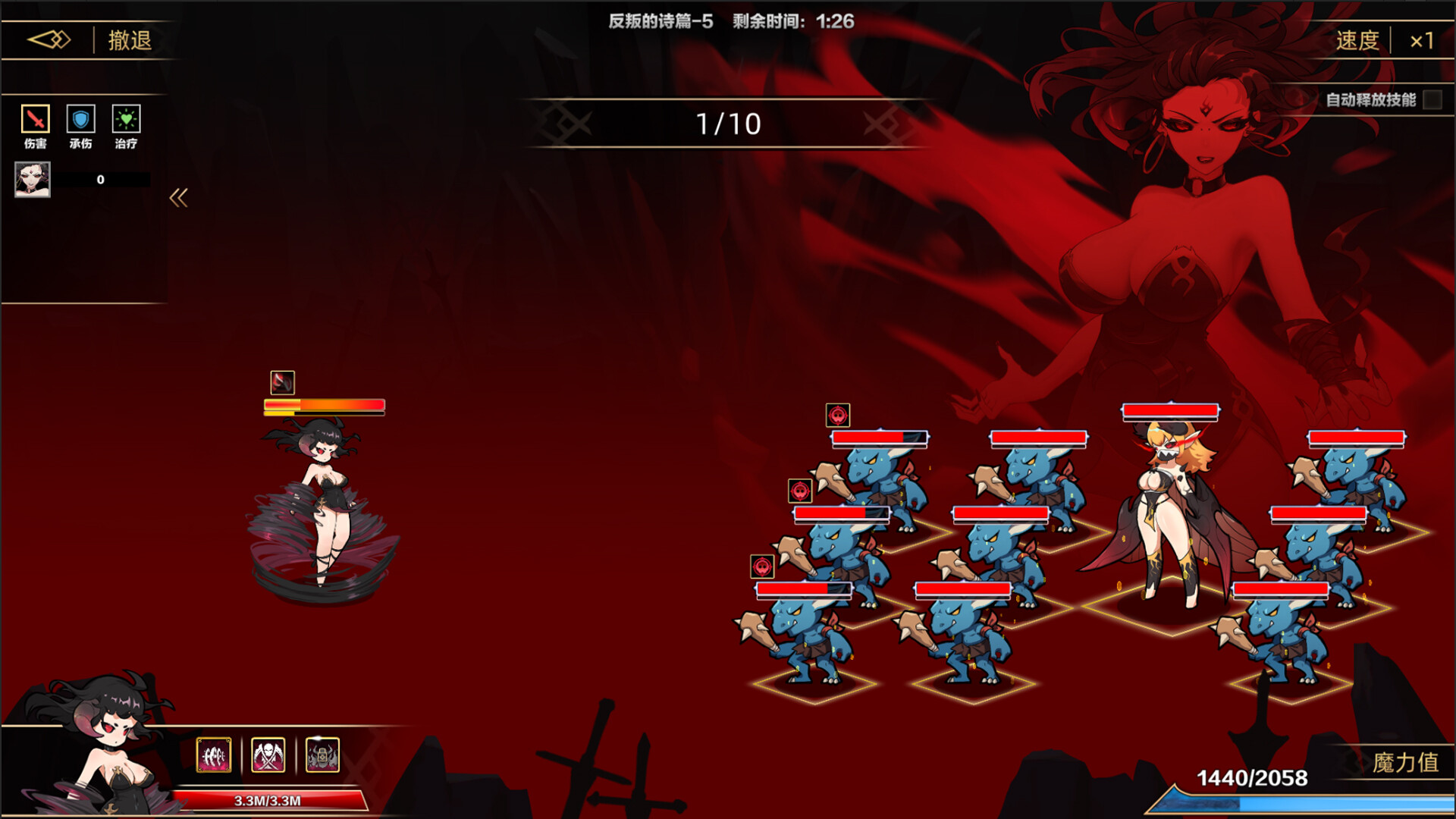
Task: Select the 治疗 green heart healing icon
Action: (x=127, y=120)
